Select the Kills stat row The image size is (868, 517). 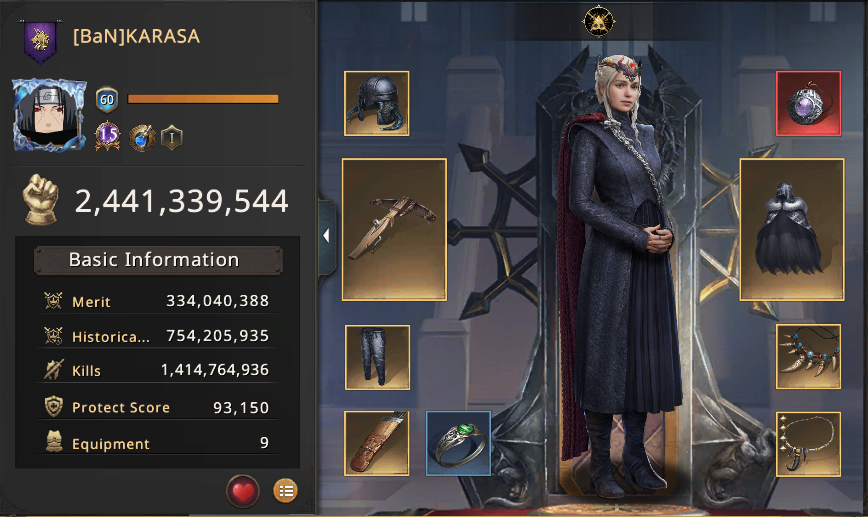[x=157, y=371]
